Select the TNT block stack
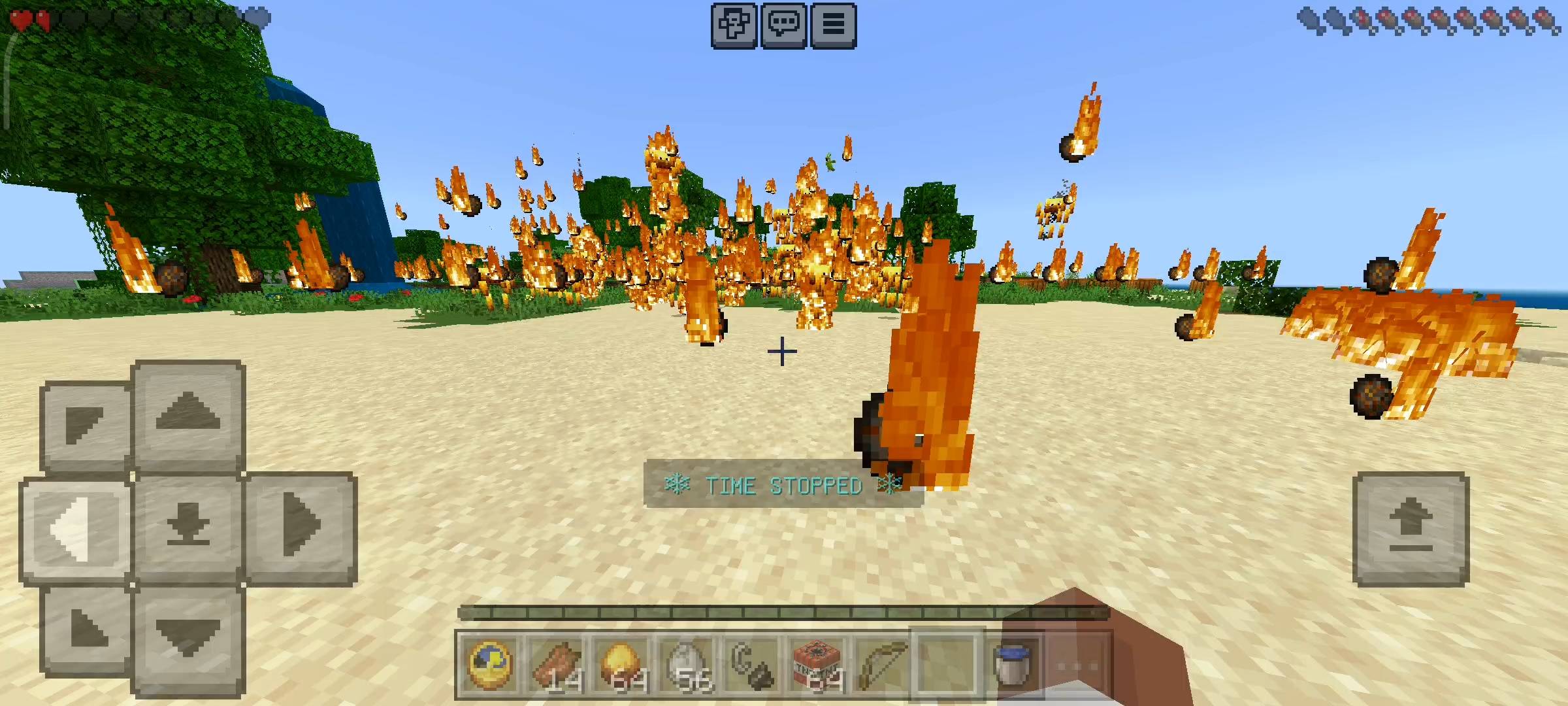 817,665
